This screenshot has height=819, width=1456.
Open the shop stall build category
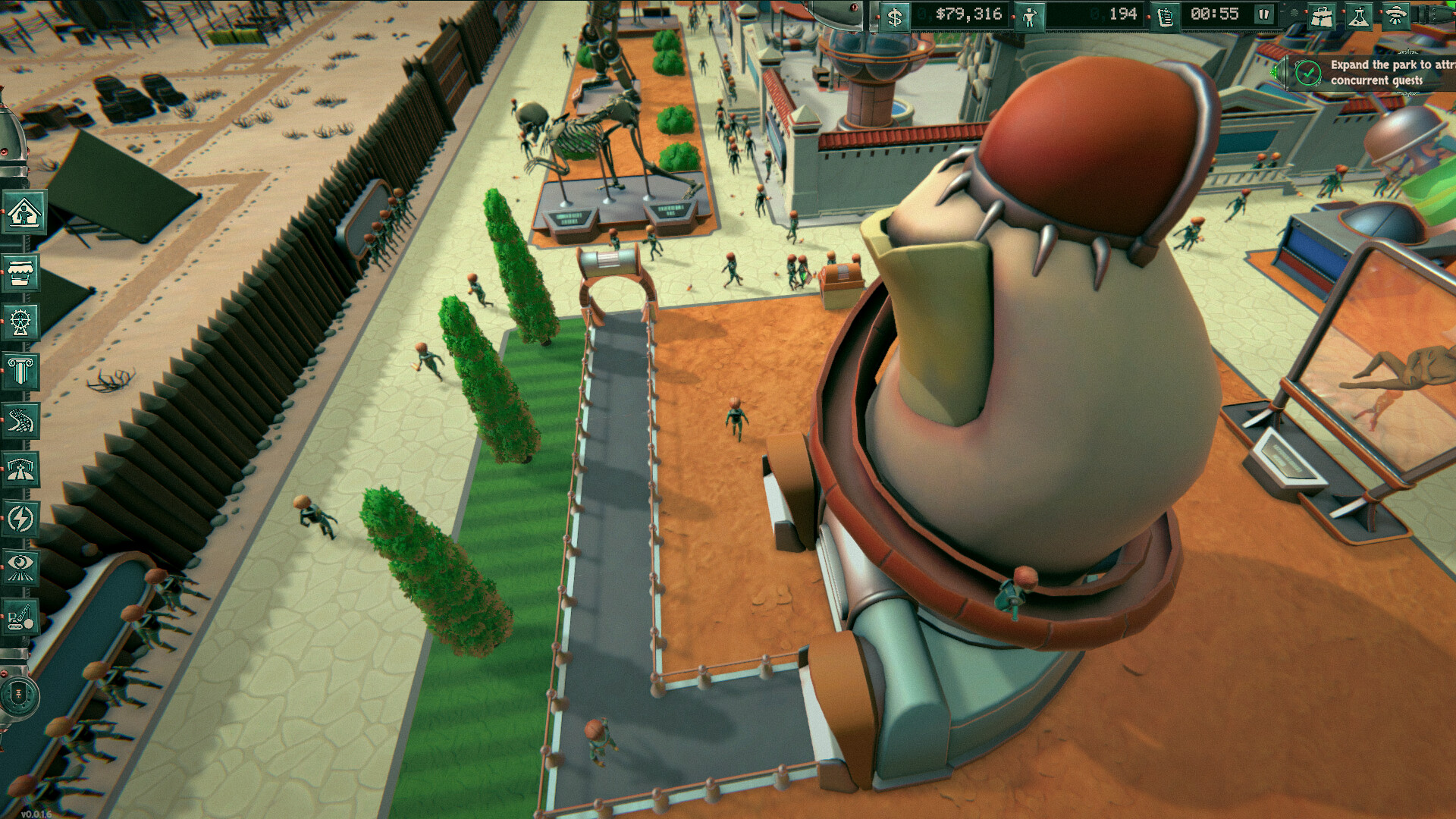point(20,271)
